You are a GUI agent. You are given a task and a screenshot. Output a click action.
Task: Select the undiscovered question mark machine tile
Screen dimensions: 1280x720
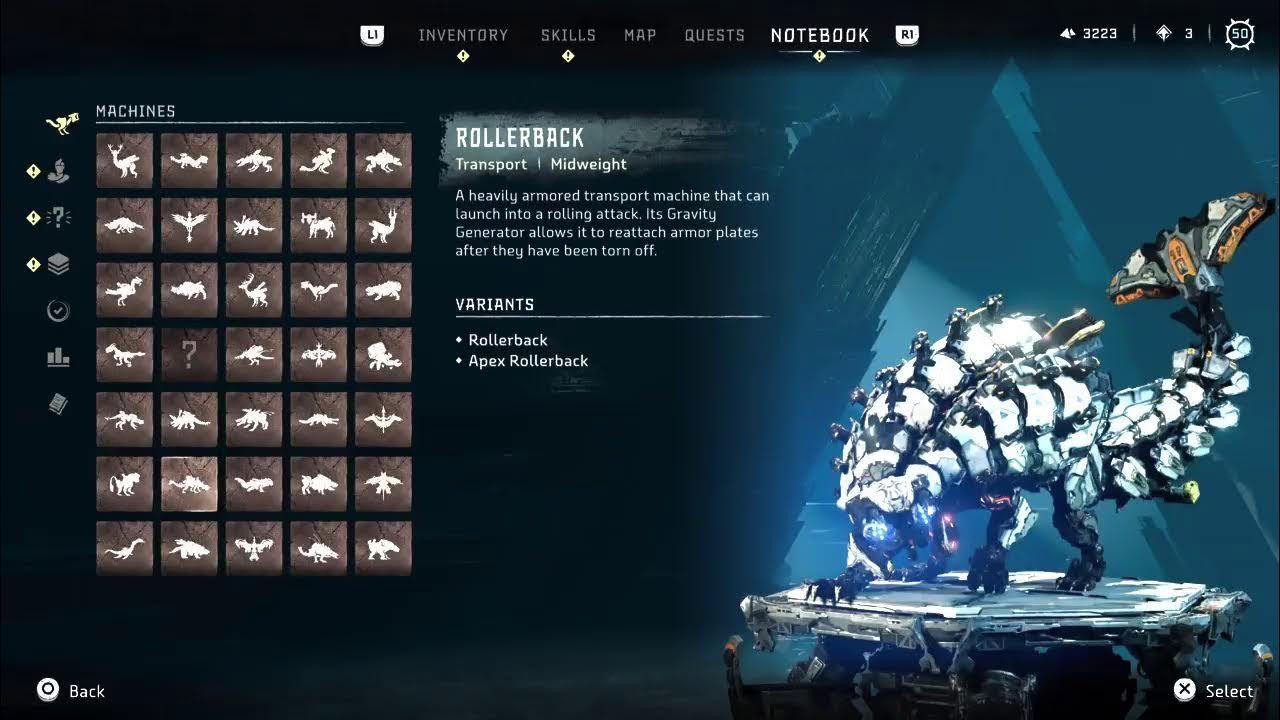189,354
